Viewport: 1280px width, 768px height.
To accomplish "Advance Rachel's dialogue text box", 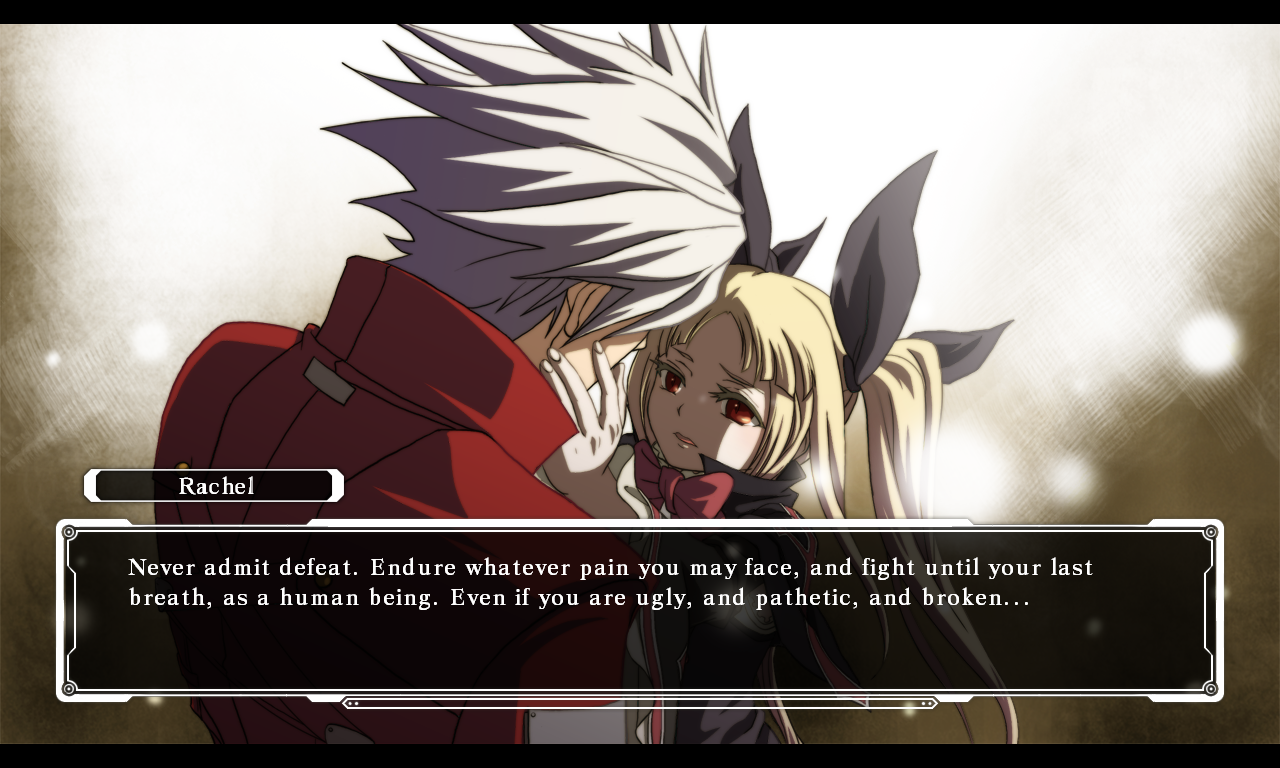I will (x=640, y=610).
